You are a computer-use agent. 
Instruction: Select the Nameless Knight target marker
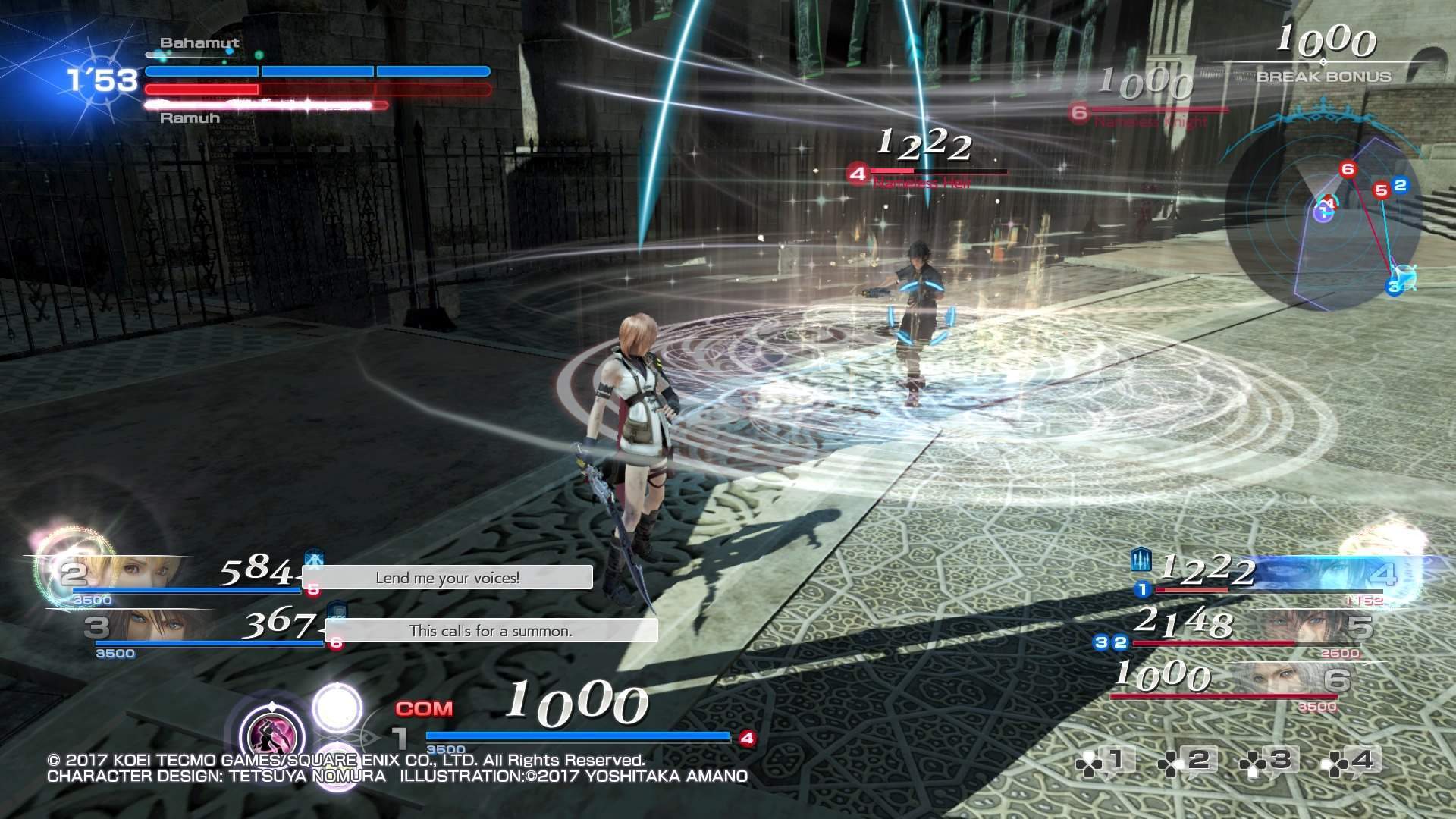coord(1079,113)
